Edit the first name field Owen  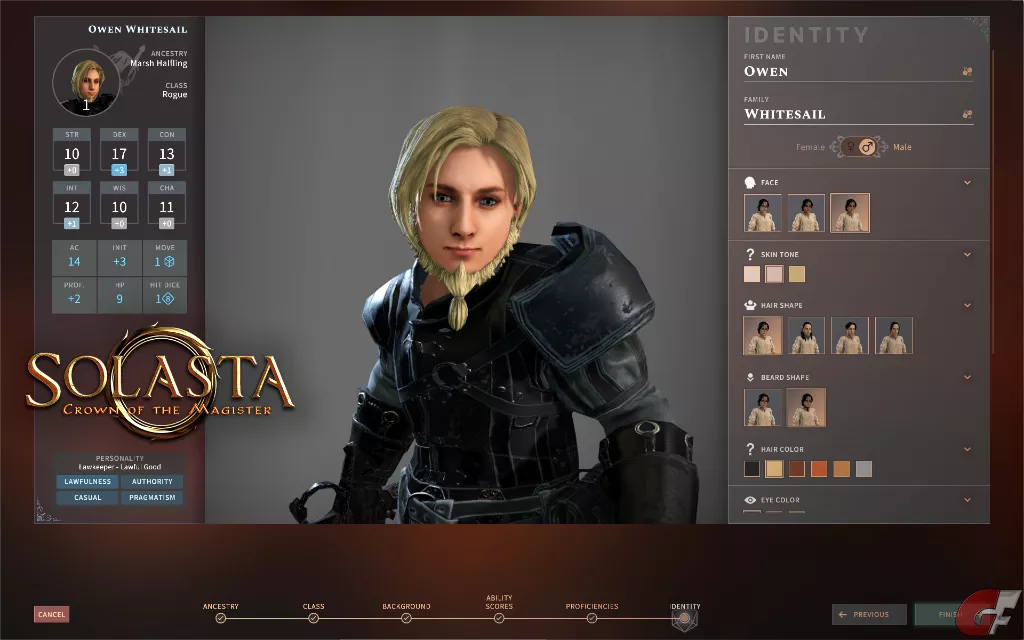(x=848, y=71)
